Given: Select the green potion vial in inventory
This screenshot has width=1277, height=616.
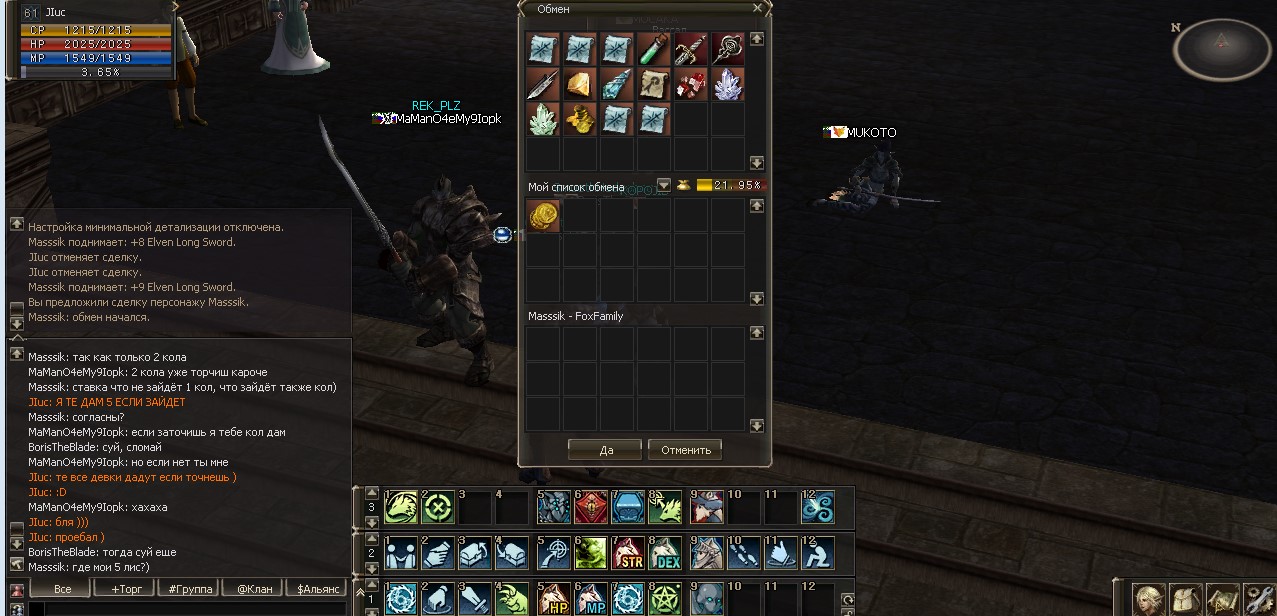Looking at the screenshot, I should pos(654,49).
